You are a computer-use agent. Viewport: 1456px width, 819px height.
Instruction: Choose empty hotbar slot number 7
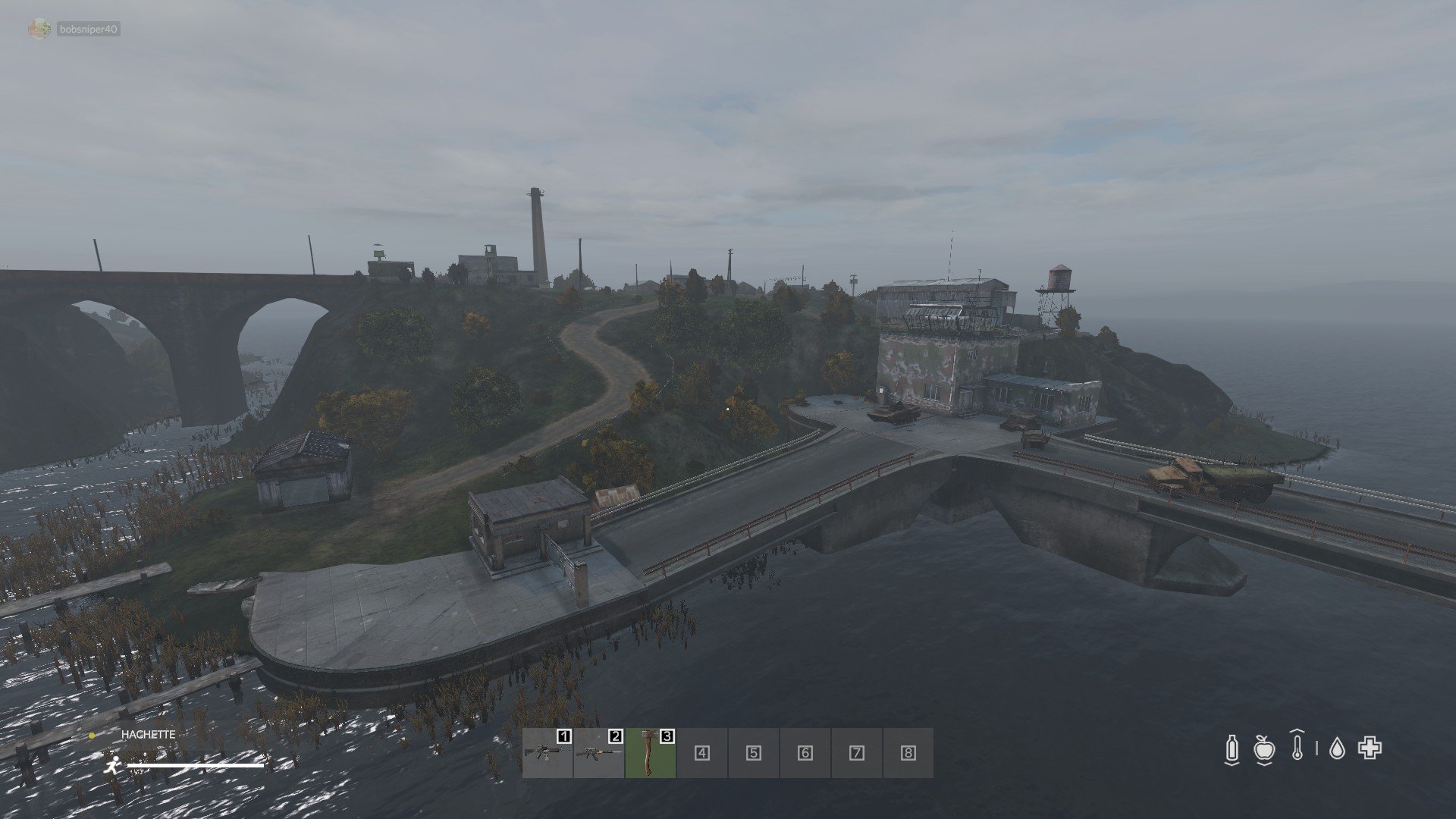tap(856, 752)
